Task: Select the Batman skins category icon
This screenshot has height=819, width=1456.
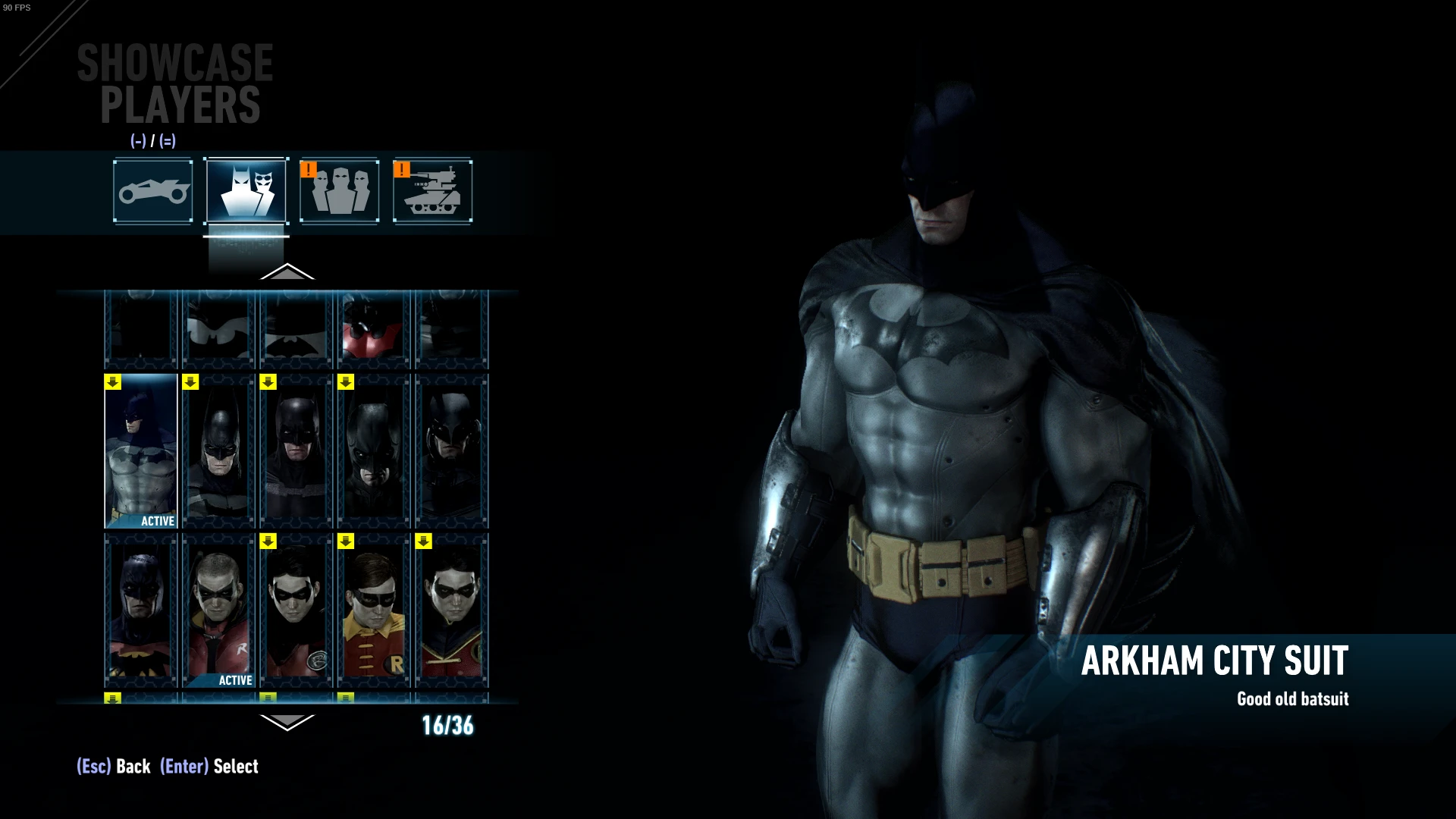Action: point(246,191)
